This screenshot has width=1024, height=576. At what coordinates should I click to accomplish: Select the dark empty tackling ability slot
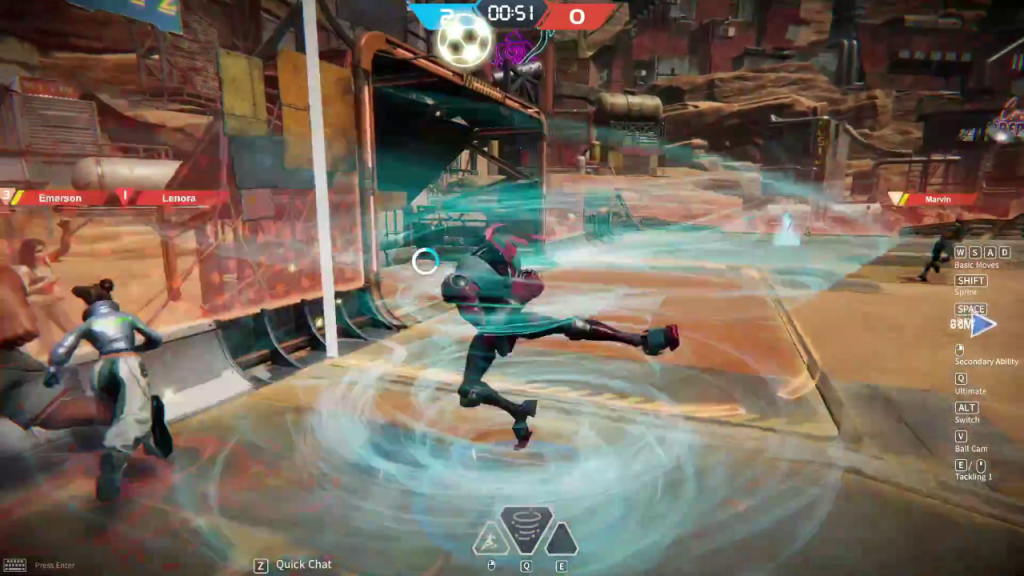[x=560, y=539]
